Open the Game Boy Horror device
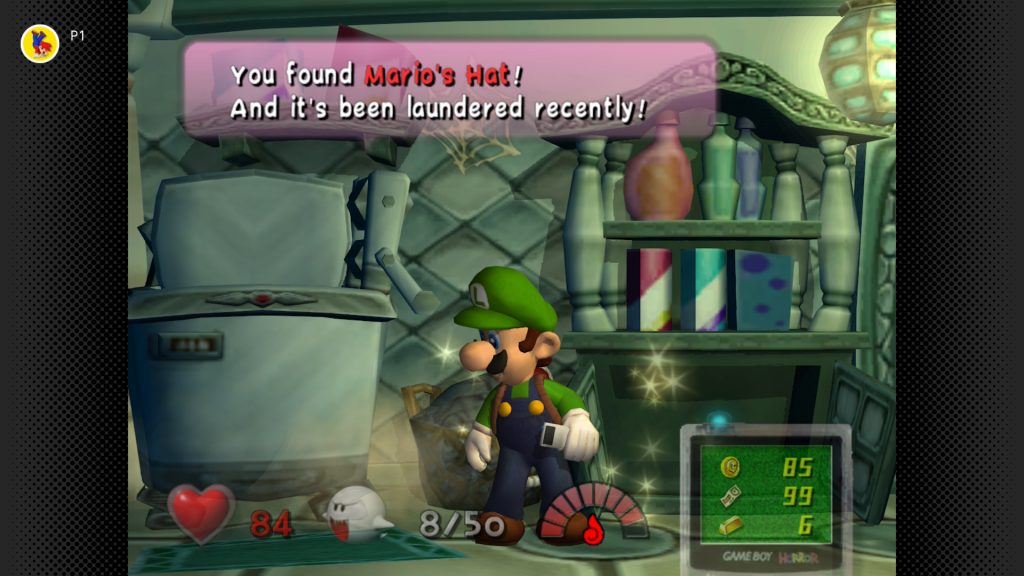This screenshot has width=1024, height=576. point(765,497)
